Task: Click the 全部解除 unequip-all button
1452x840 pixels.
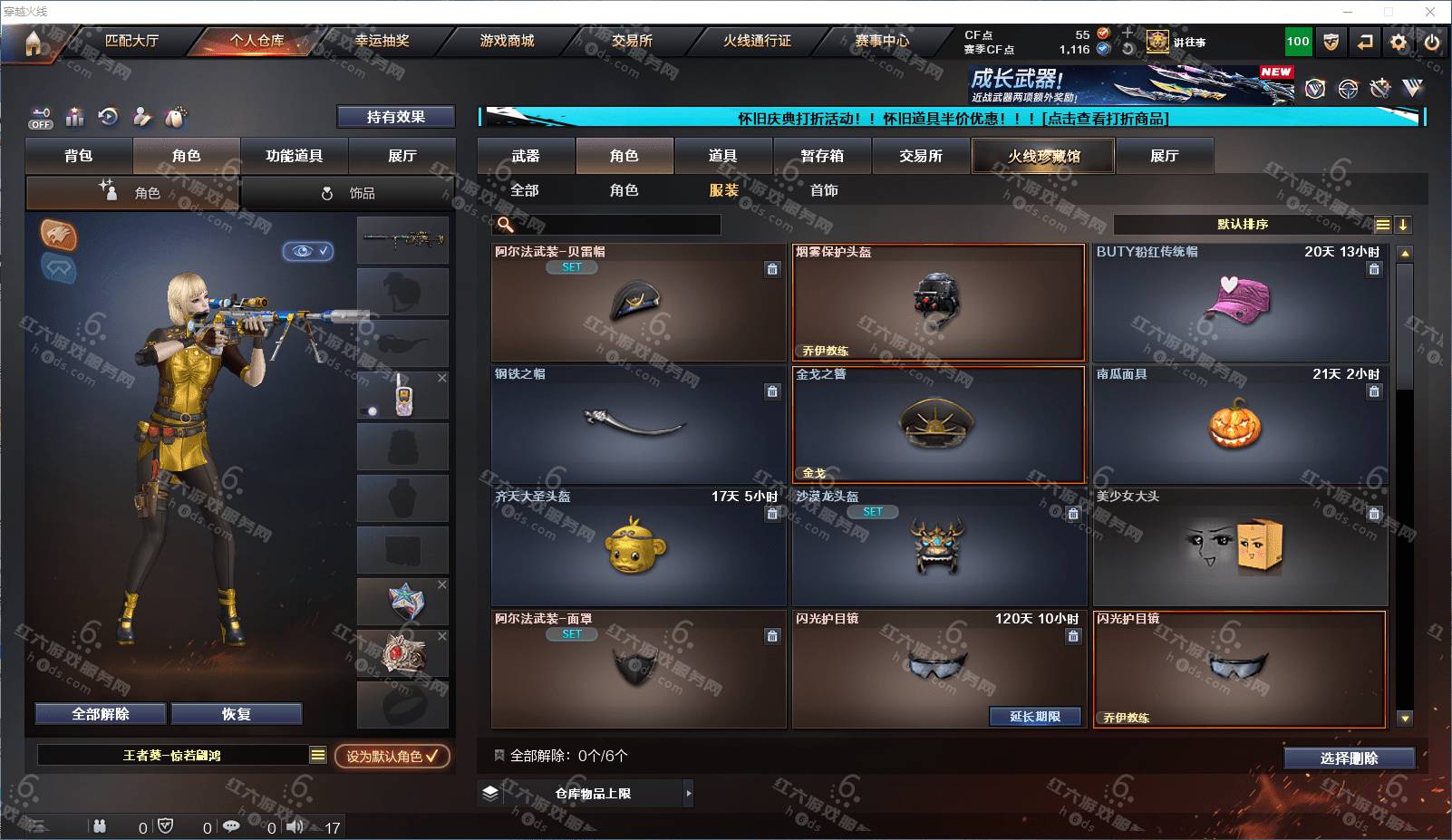Action: (101, 714)
